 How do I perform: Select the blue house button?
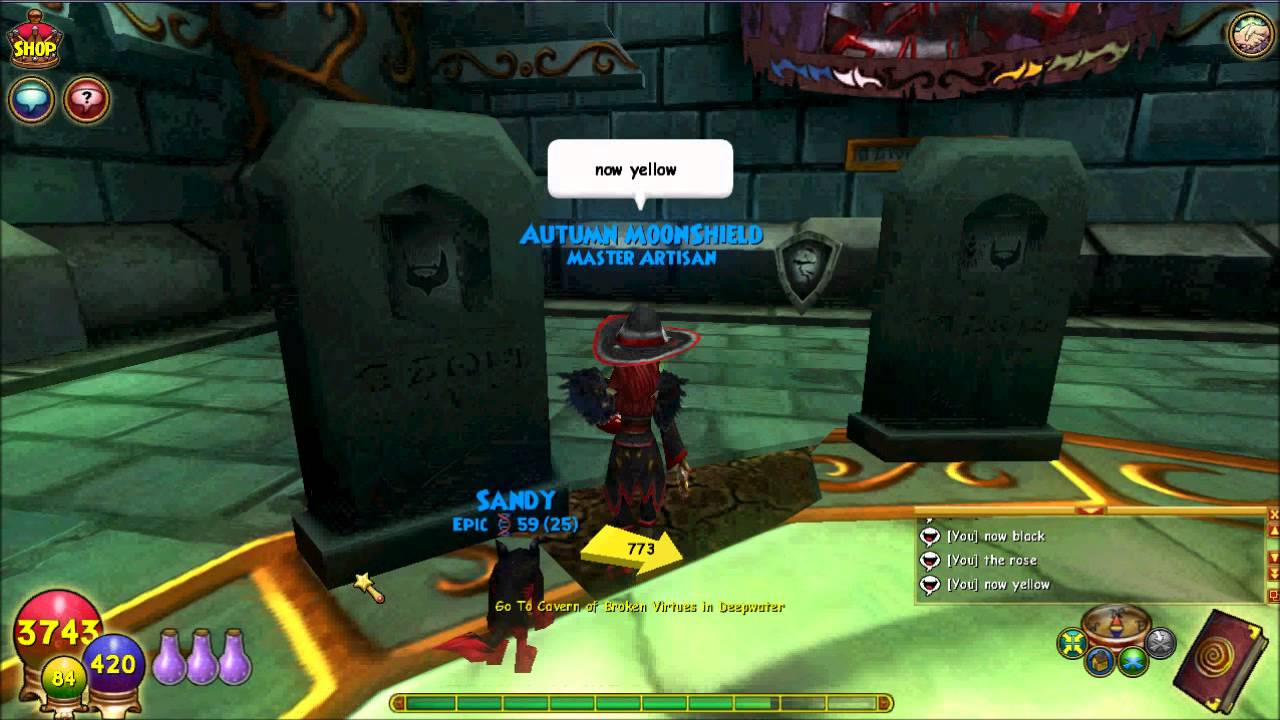[1101, 660]
